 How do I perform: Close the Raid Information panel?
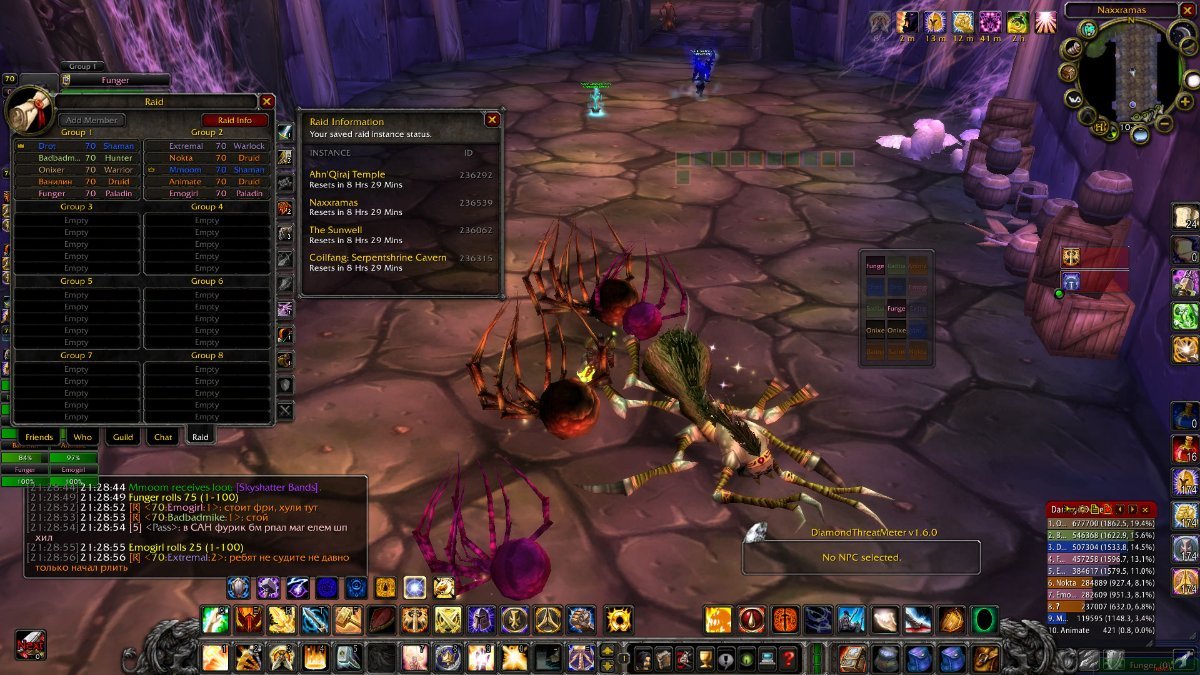492,119
